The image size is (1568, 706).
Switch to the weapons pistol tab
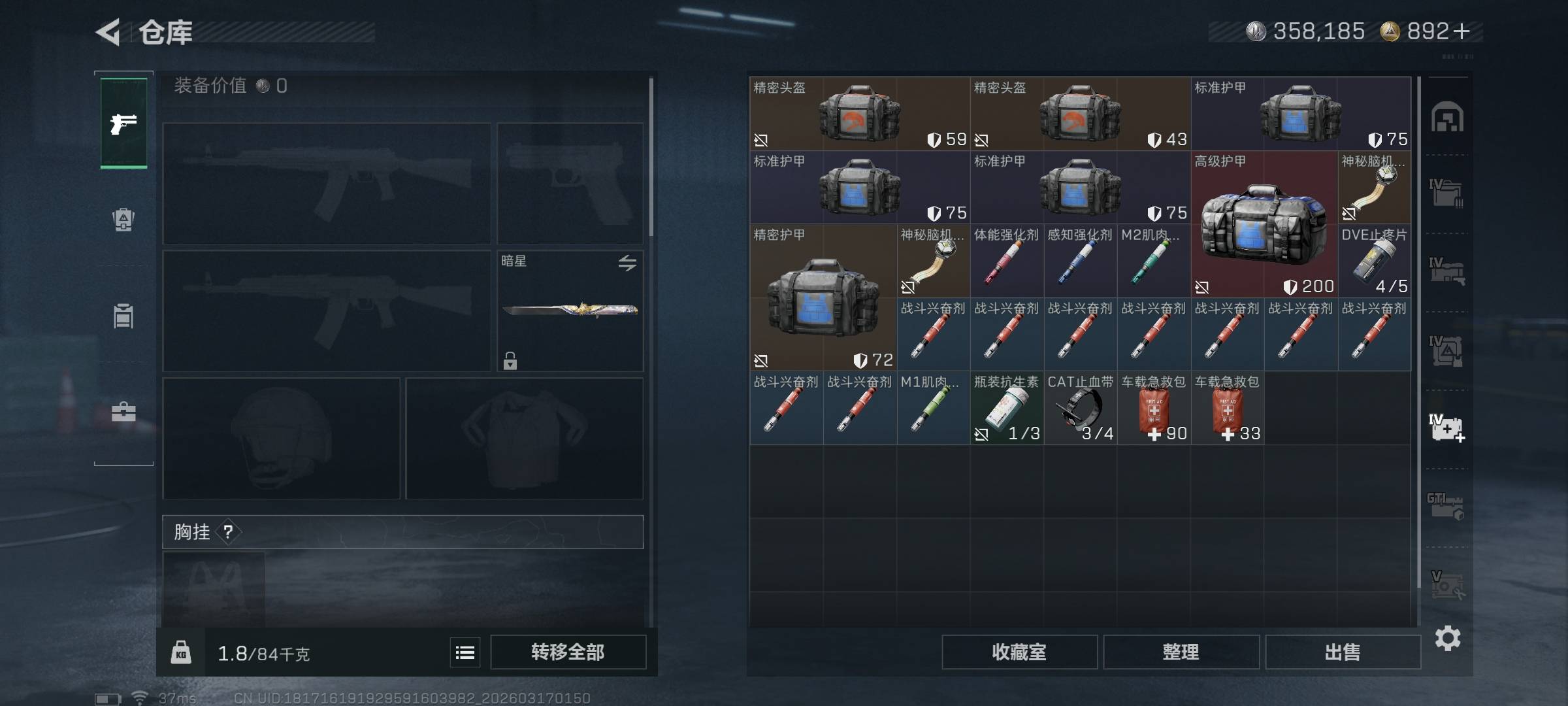click(123, 124)
